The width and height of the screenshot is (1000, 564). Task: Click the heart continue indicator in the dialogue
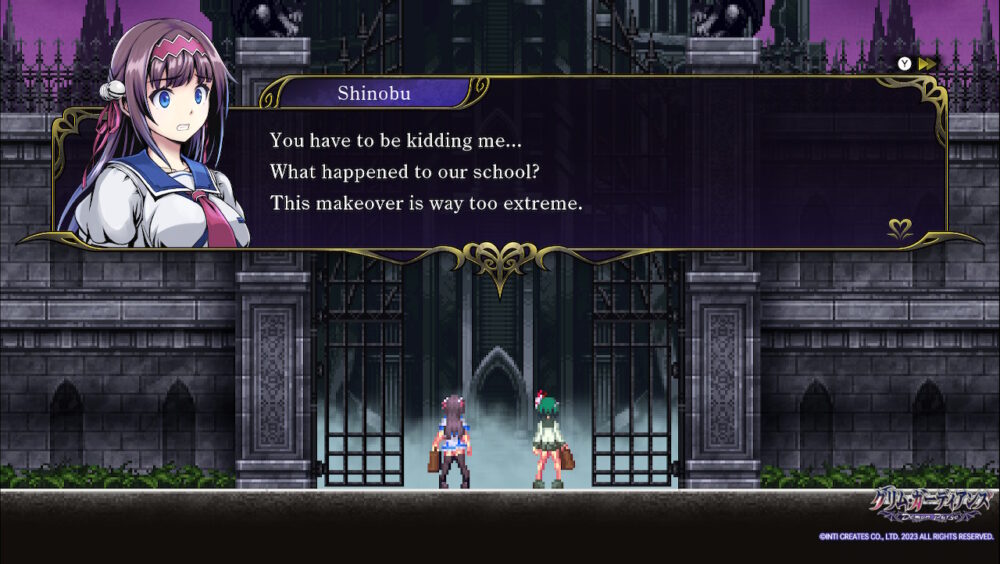[900, 229]
